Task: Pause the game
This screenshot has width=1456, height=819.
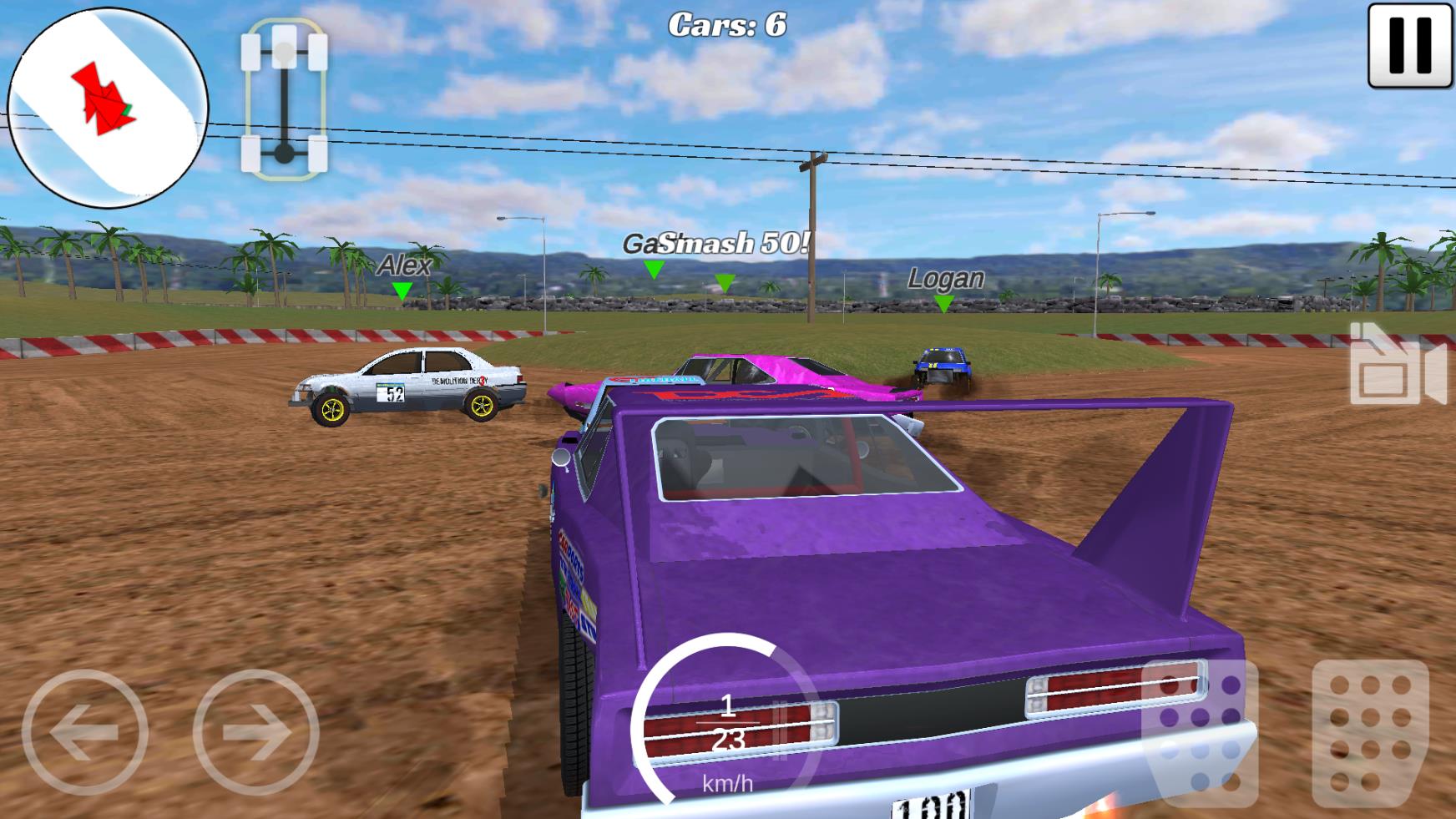Action: pyautogui.click(x=1410, y=46)
